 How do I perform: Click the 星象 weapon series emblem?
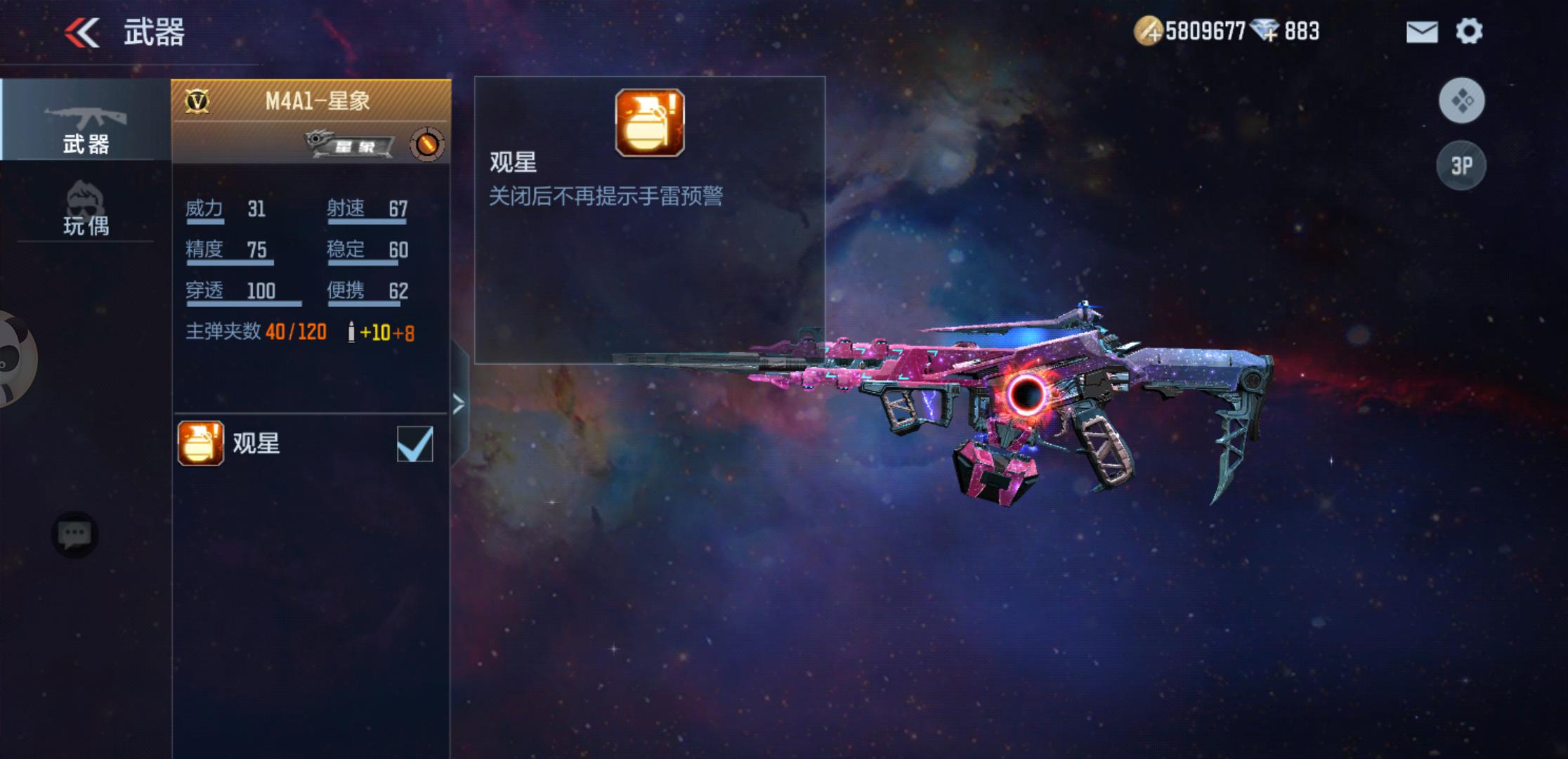[350, 143]
